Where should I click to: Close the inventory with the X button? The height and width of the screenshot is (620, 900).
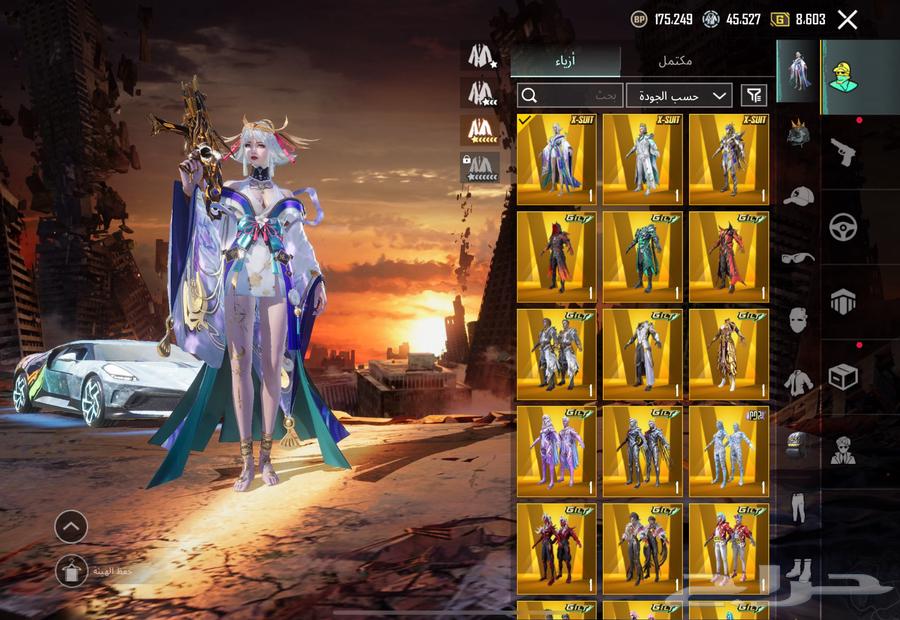click(x=847, y=19)
